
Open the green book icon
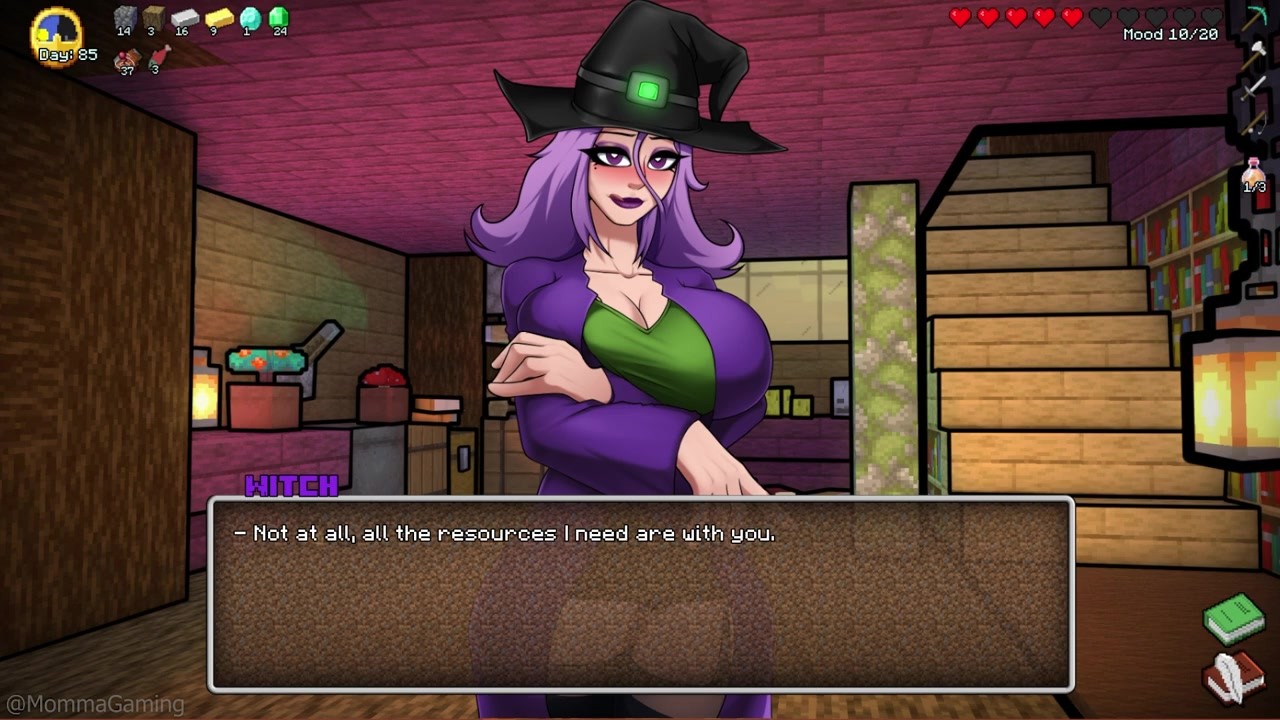(x=1233, y=618)
